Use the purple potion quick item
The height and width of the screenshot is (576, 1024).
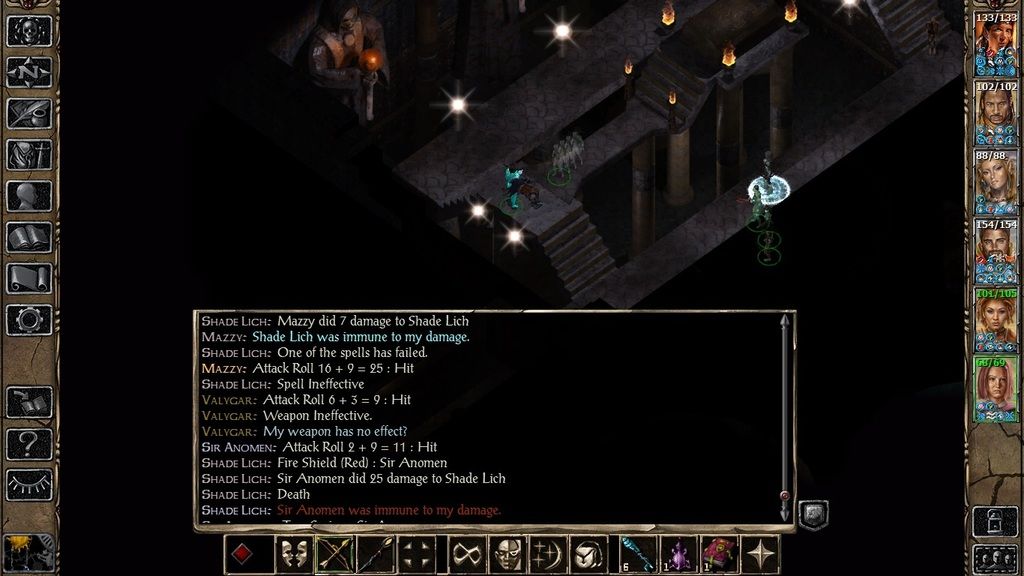coord(678,554)
